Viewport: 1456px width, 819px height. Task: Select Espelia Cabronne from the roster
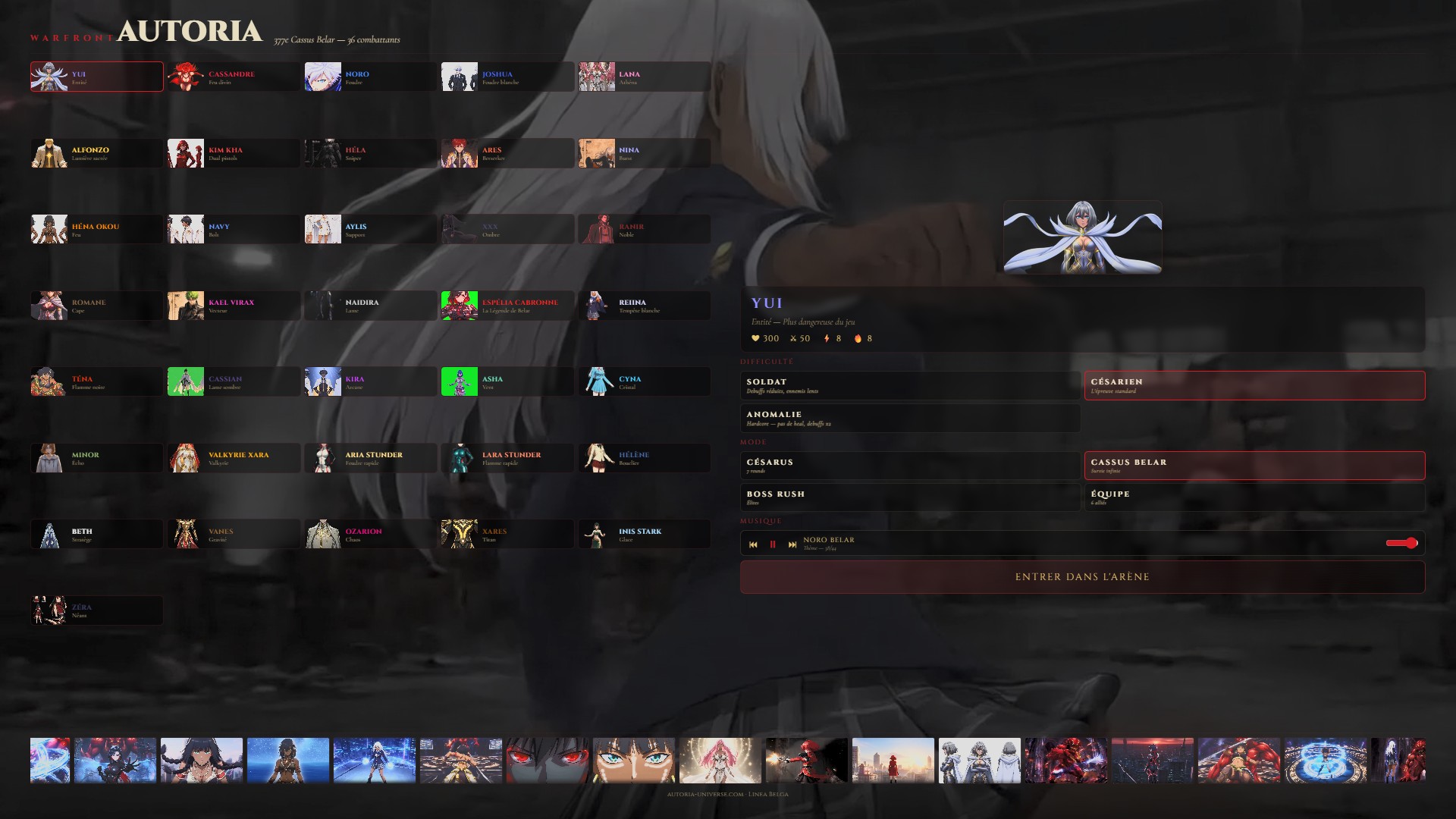[507, 306]
